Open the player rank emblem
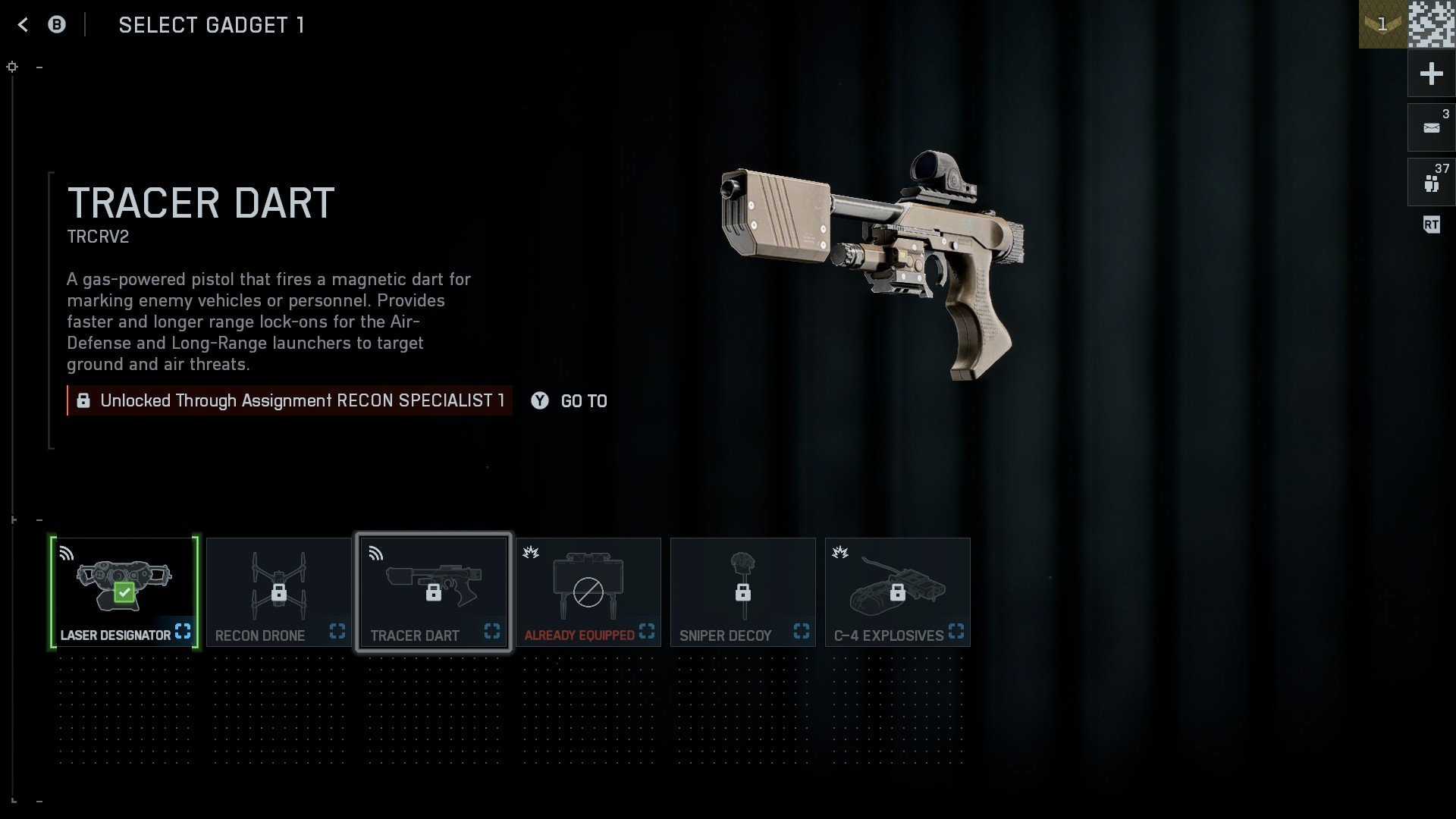Image resolution: width=1456 pixels, height=819 pixels. pyautogui.click(x=1383, y=24)
